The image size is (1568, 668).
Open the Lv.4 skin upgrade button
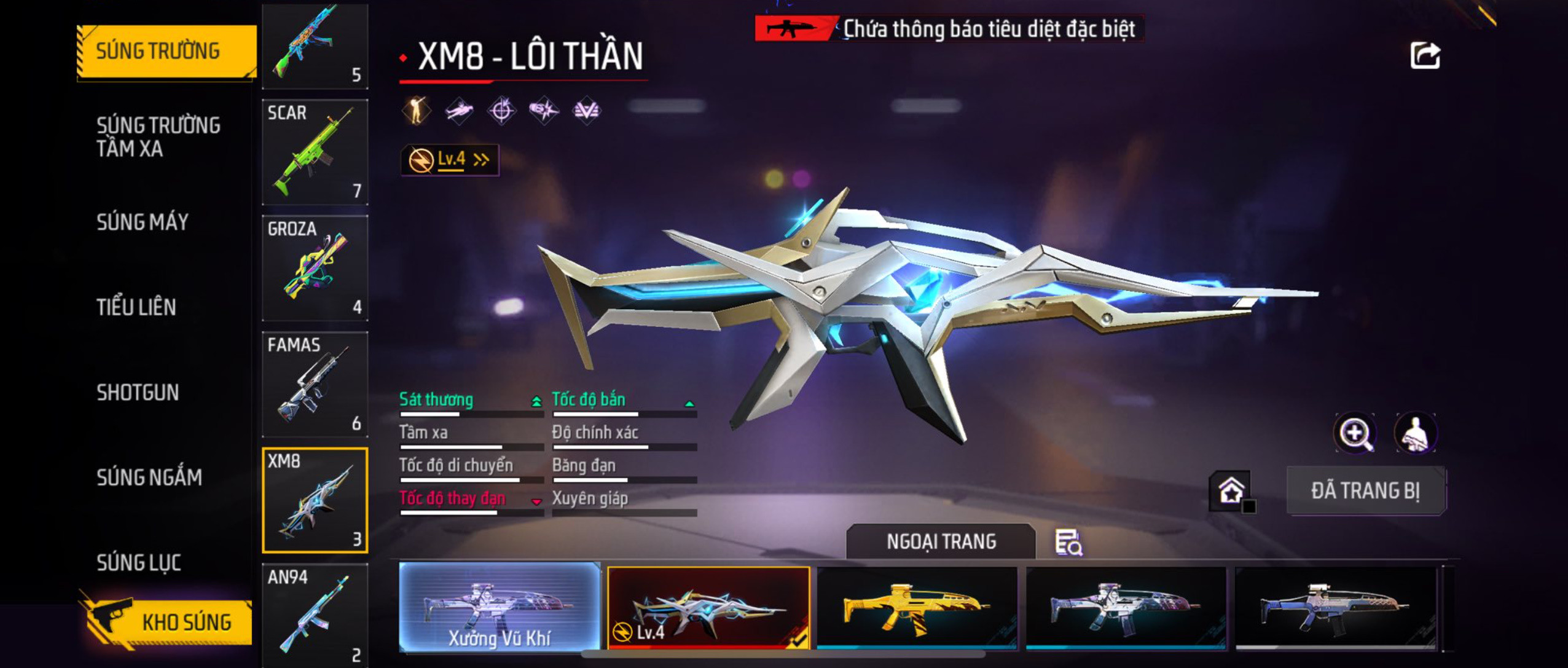449,160
